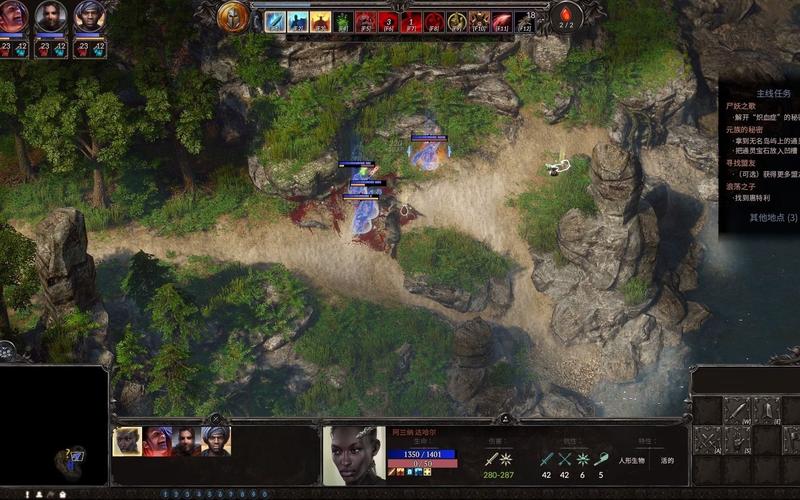Screen dimensions: 800x500
Task: Pick the screaming red-faced hero in selection panel
Action: pyautogui.click(x=156, y=441)
